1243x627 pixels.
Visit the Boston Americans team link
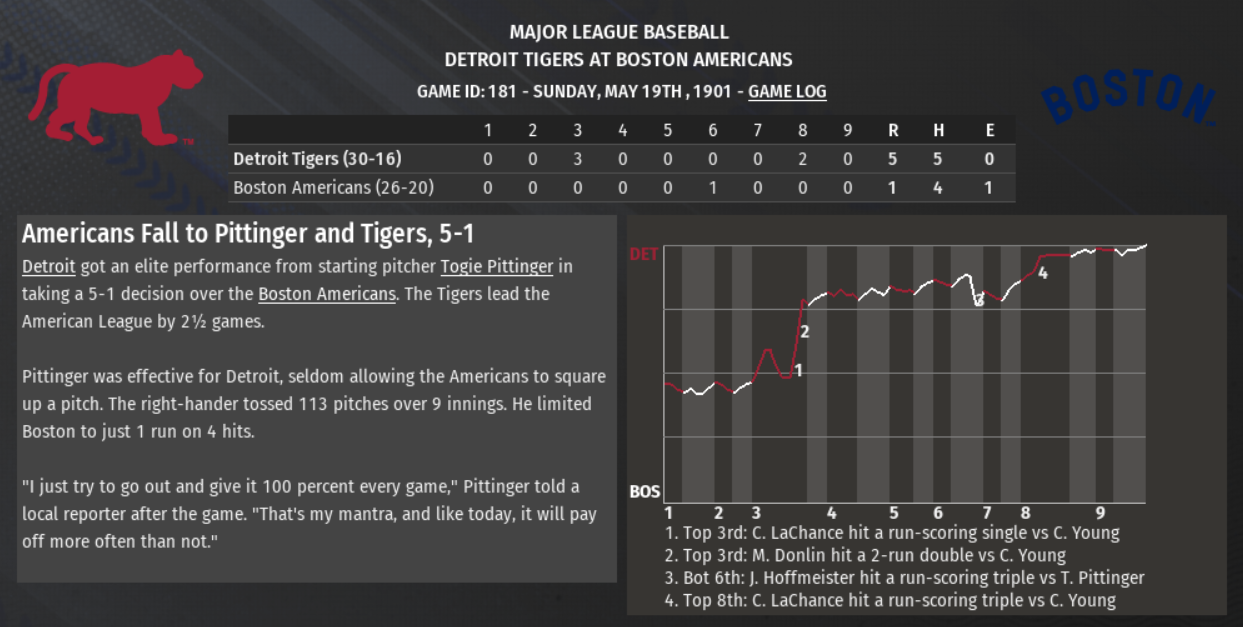click(327, 294)
